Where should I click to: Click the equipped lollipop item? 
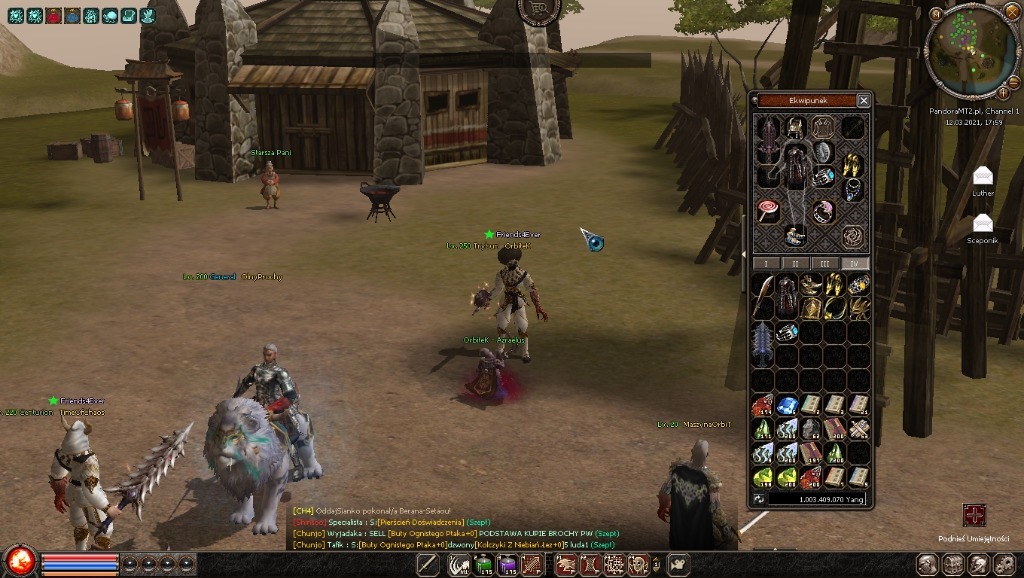(767, 211)
